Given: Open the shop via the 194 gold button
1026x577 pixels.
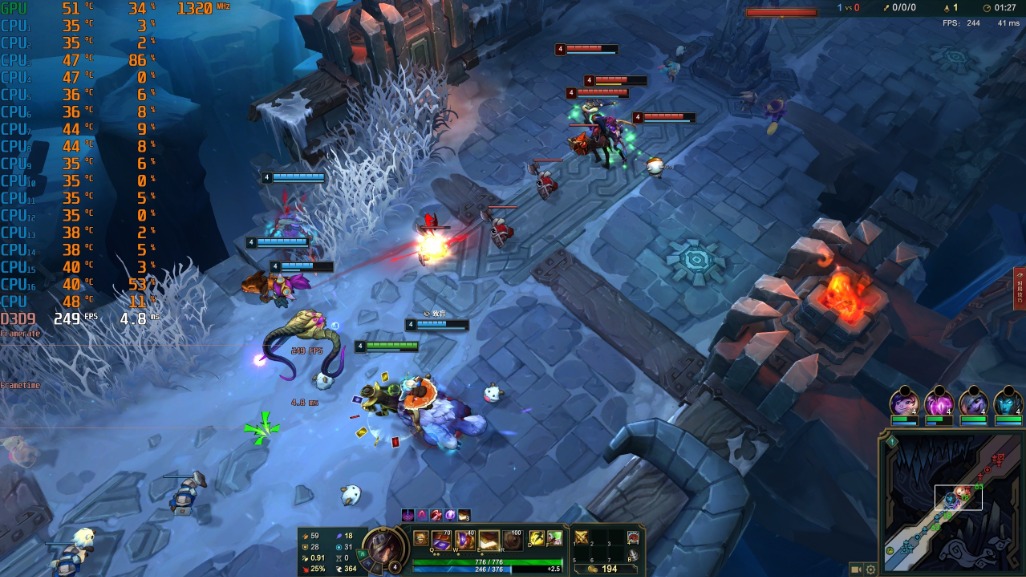Looking at the screenshot, I should (x=604, y=568).
